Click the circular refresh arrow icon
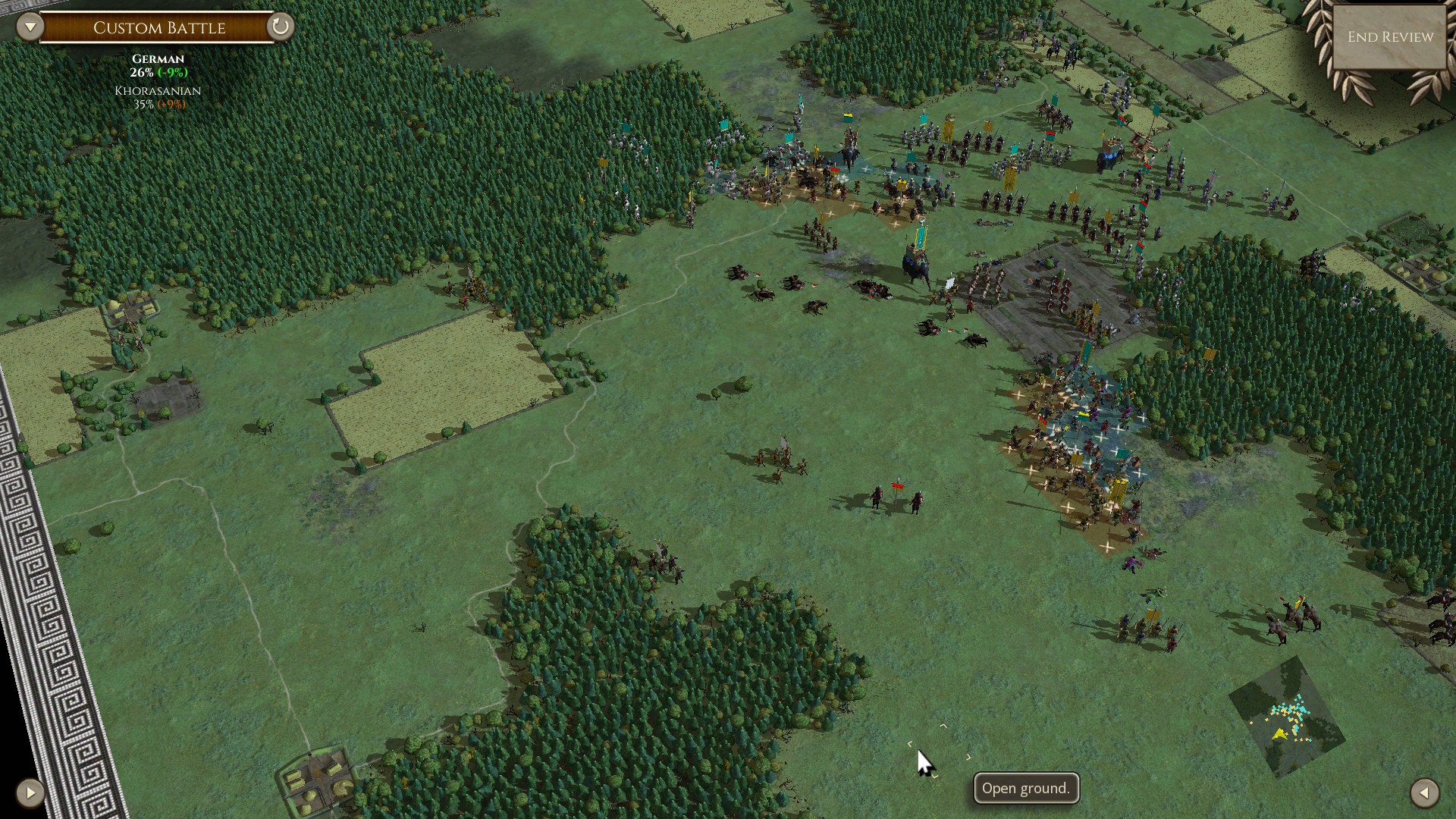The image size is (1456, 819). (x=280, y=27)
